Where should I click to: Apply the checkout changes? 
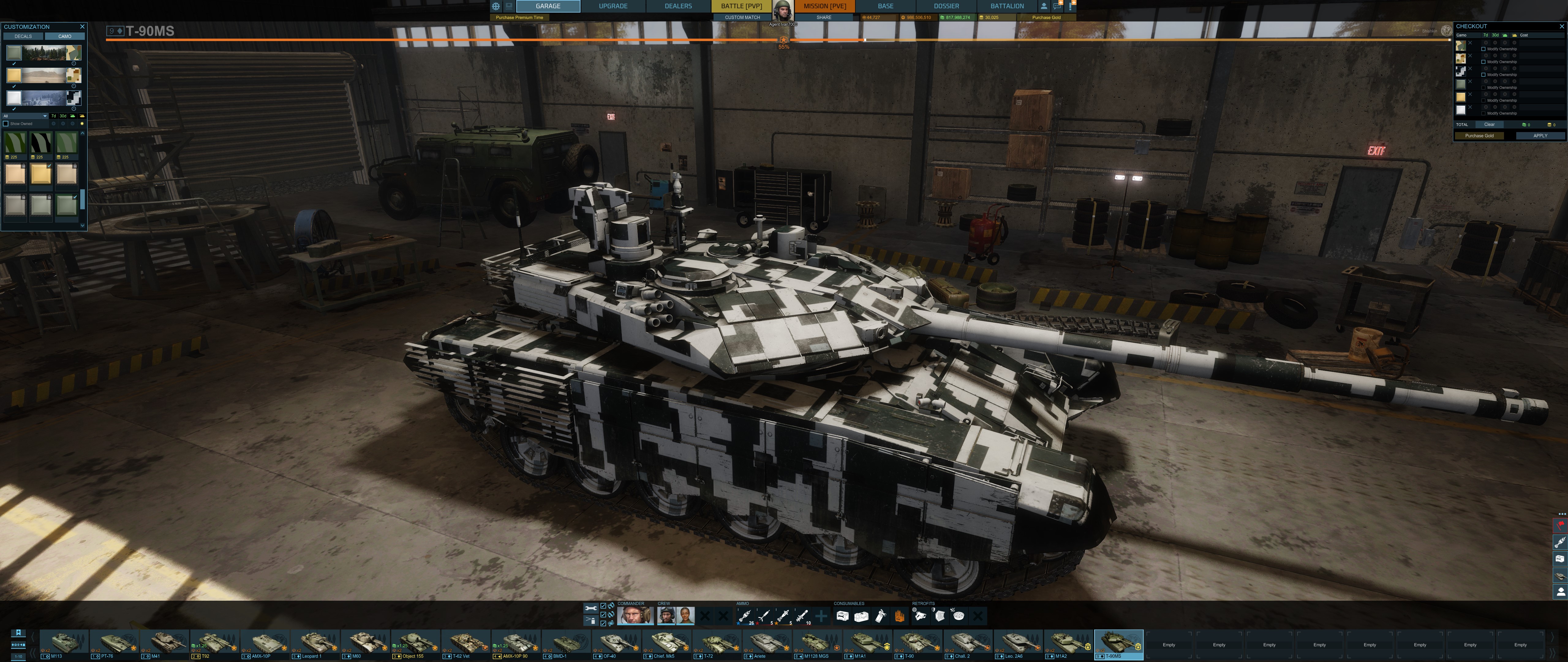pos(1540,136)
